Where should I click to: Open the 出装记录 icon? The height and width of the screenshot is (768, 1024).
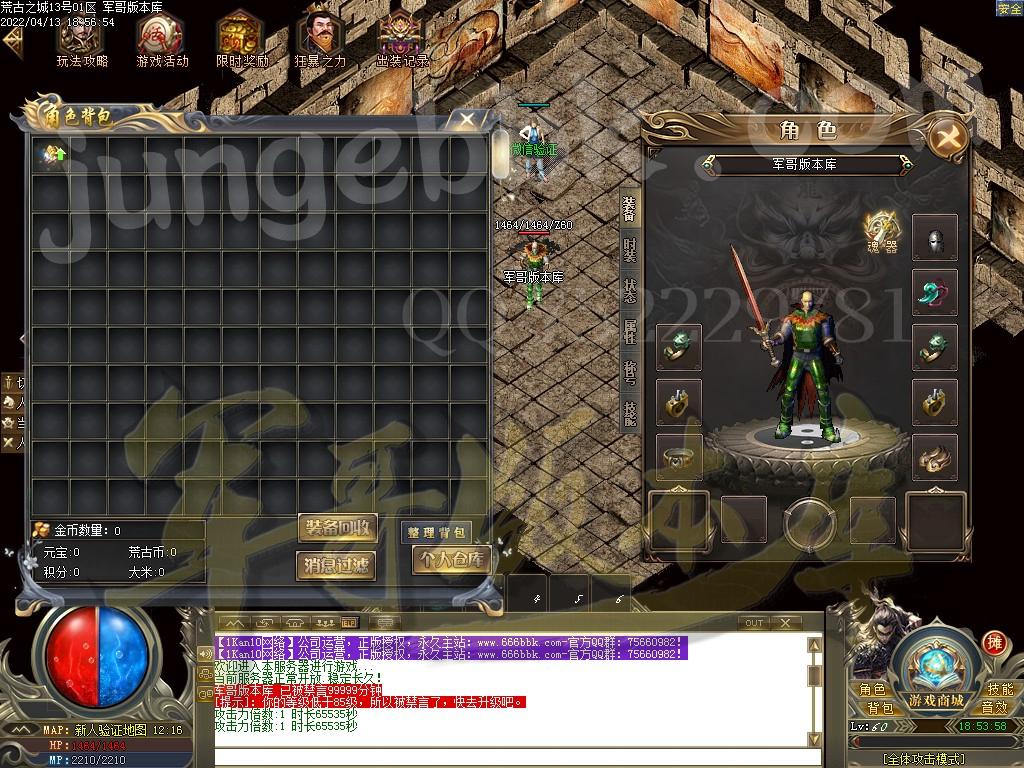point(402,39)
